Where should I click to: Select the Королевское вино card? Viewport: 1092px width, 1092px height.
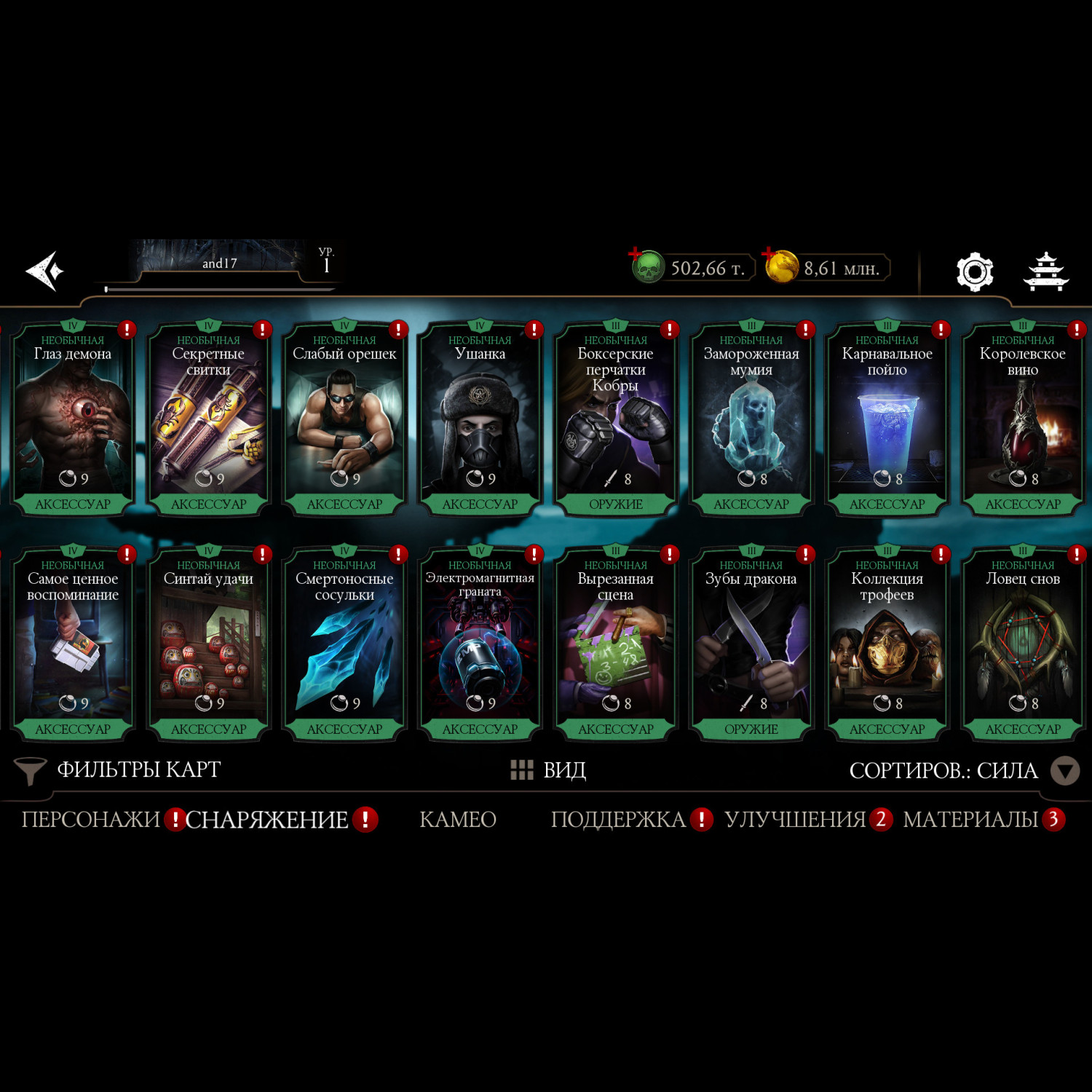[x=1022, y=420]
